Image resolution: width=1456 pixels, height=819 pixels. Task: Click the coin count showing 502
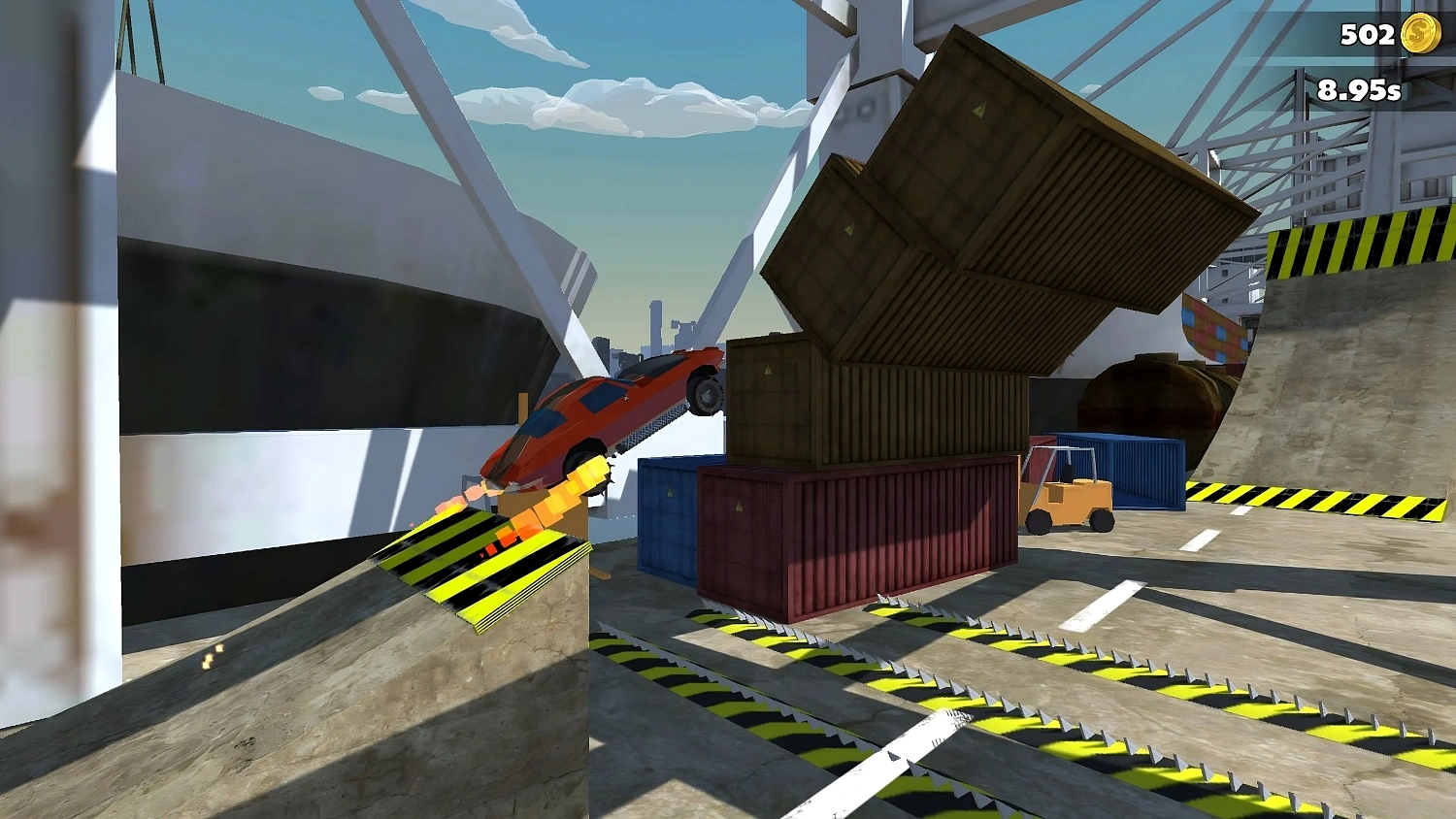pos(1367,36)
